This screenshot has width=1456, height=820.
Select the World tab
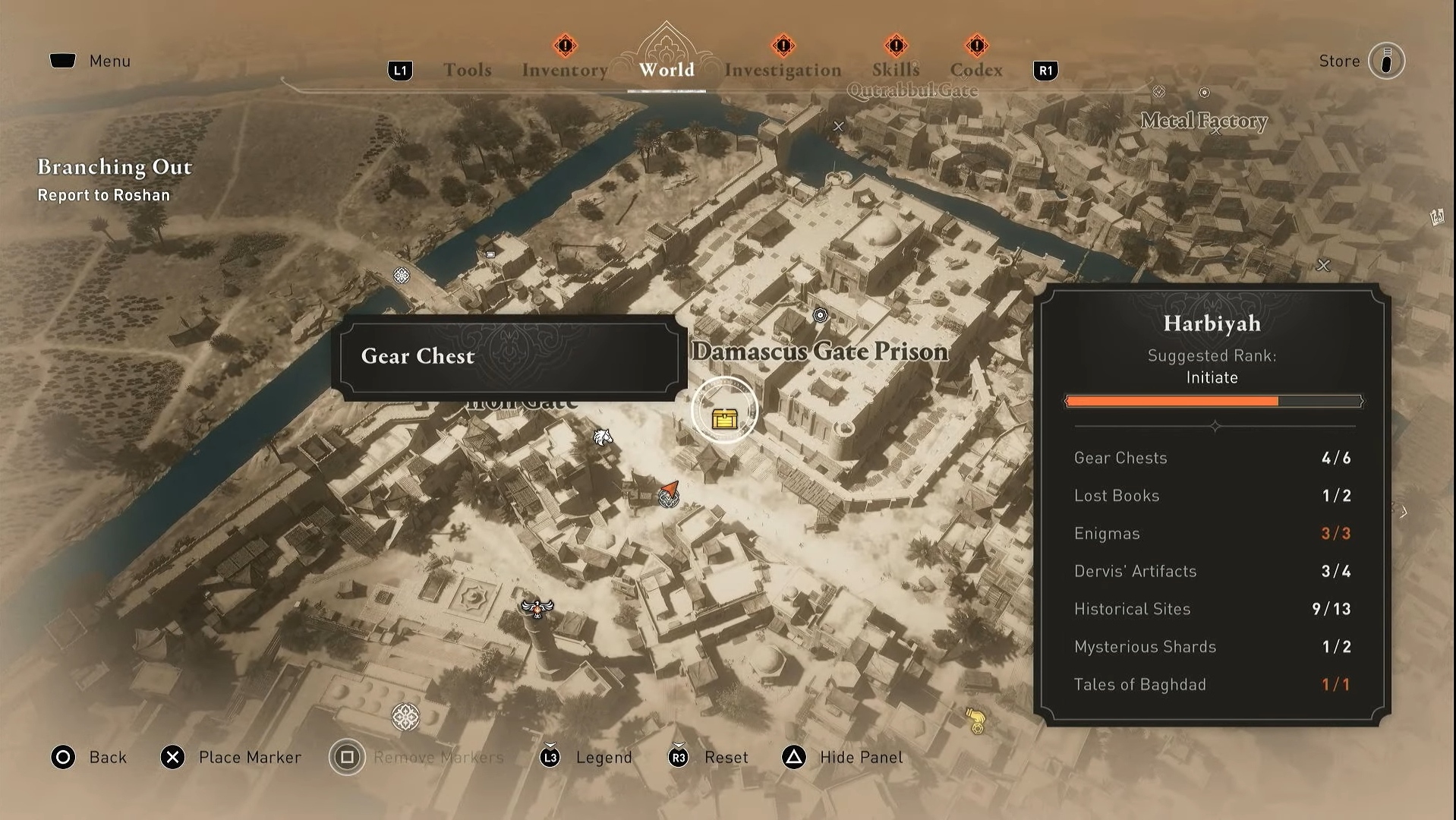point(667,70)
